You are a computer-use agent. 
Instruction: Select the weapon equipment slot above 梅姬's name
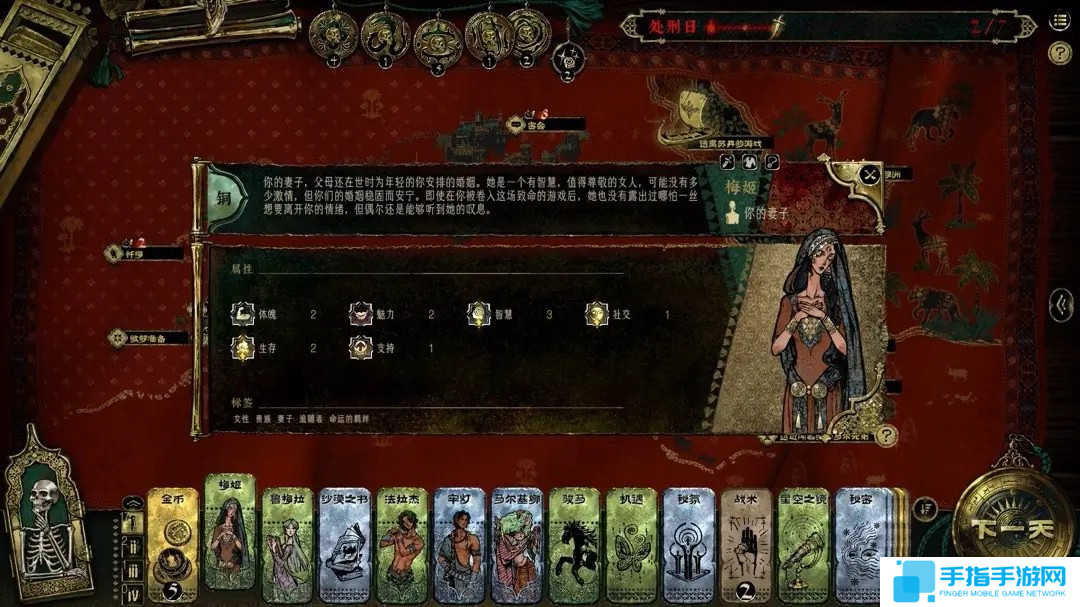coord(729,161)
